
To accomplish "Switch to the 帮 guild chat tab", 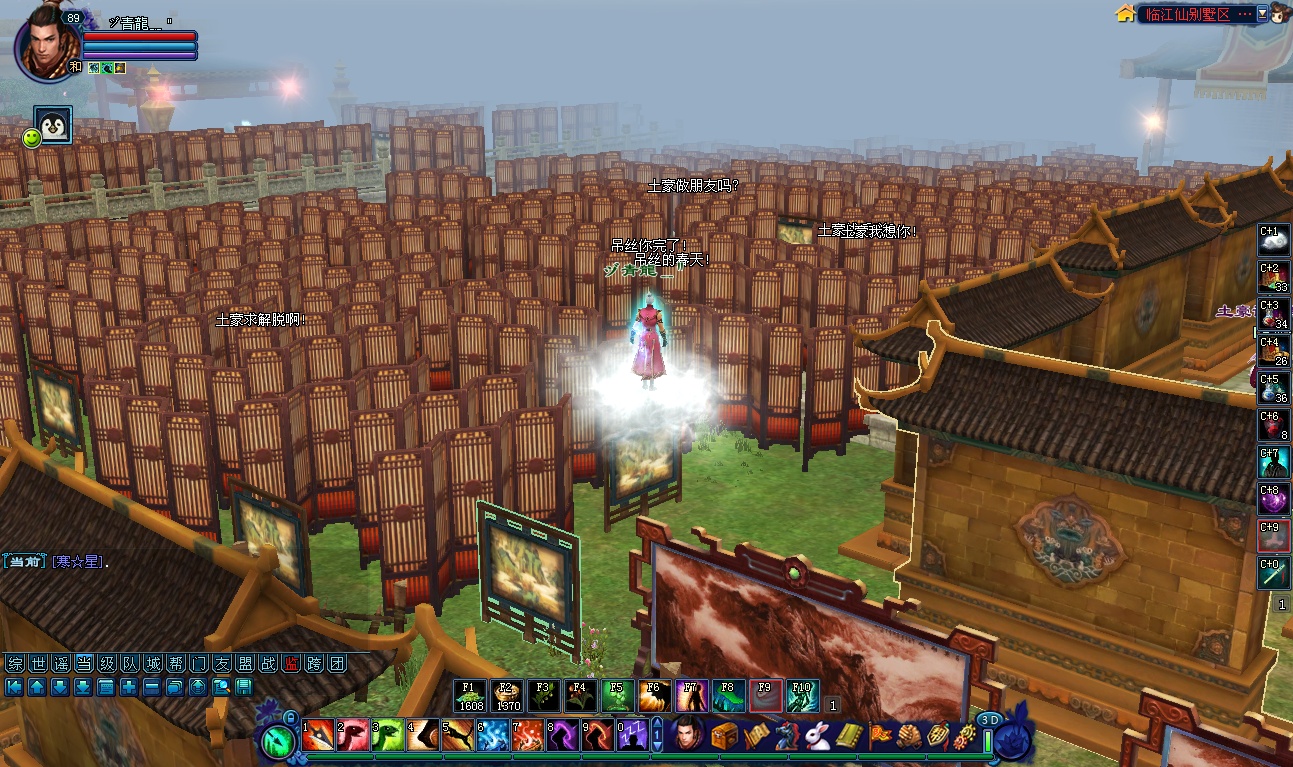I will click(x=176, y=663).
